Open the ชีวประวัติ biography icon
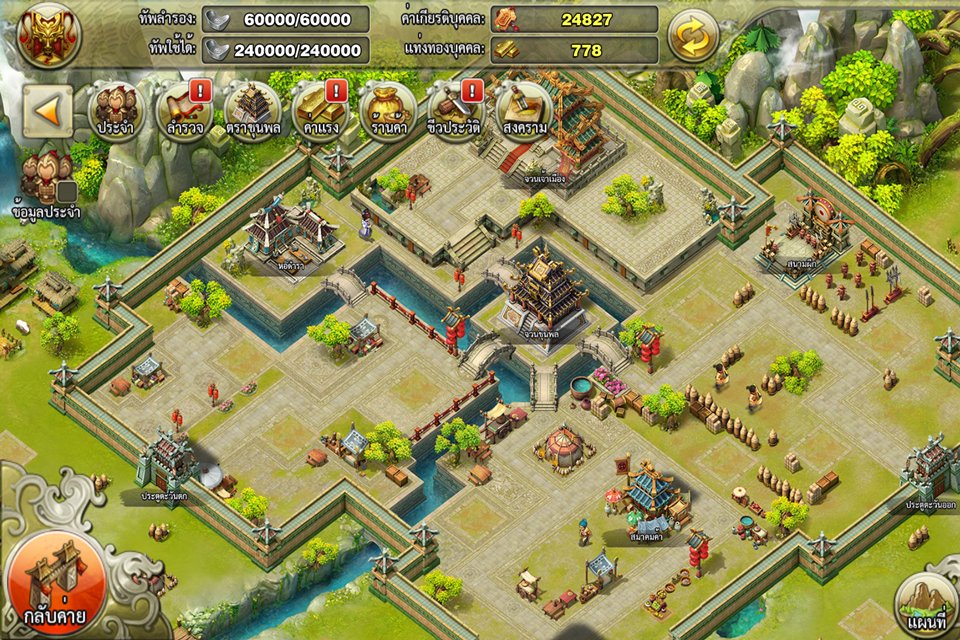This screenshot has height=640, width=960. tap(456, 110)
